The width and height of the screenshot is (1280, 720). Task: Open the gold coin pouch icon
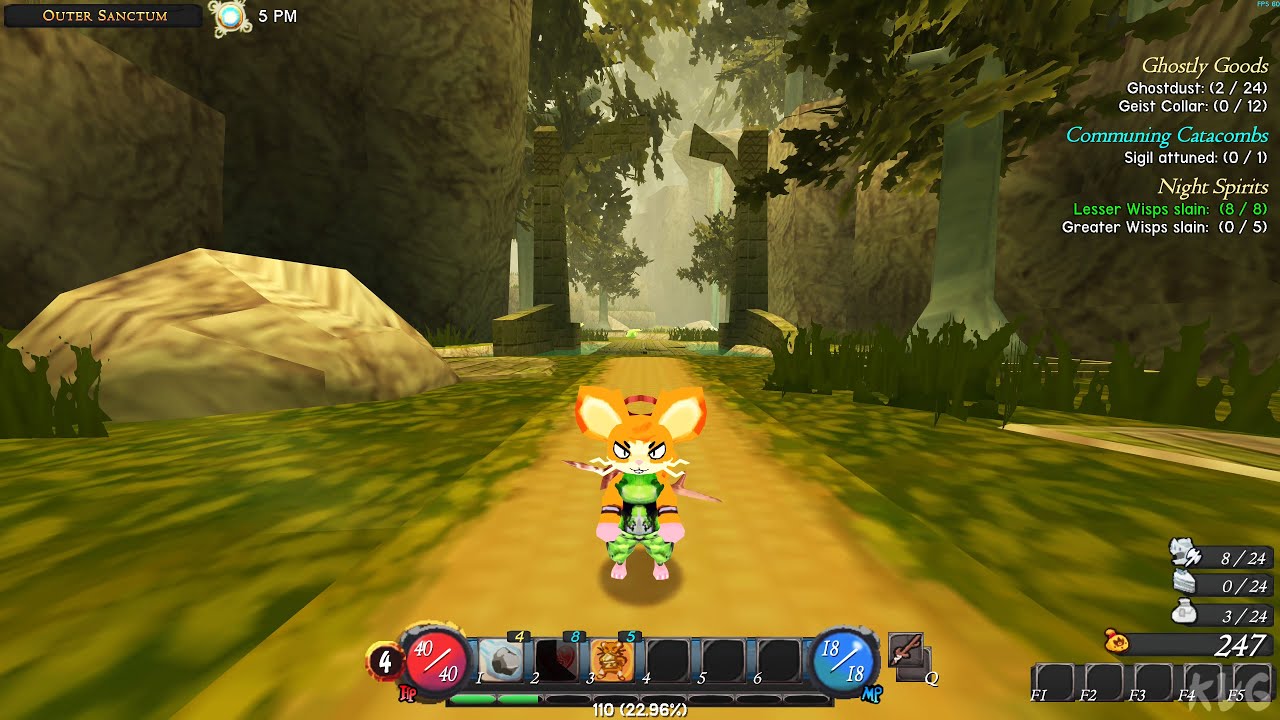(1117, 643)
